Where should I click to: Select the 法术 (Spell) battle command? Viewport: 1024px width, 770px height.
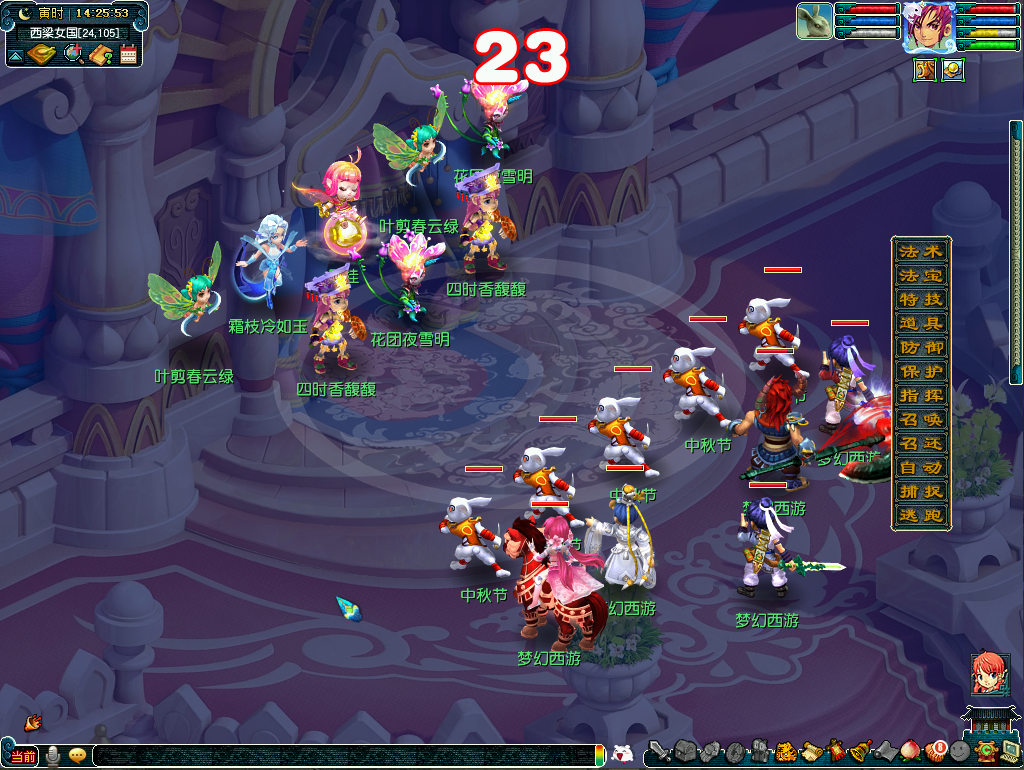coord(920,252)
